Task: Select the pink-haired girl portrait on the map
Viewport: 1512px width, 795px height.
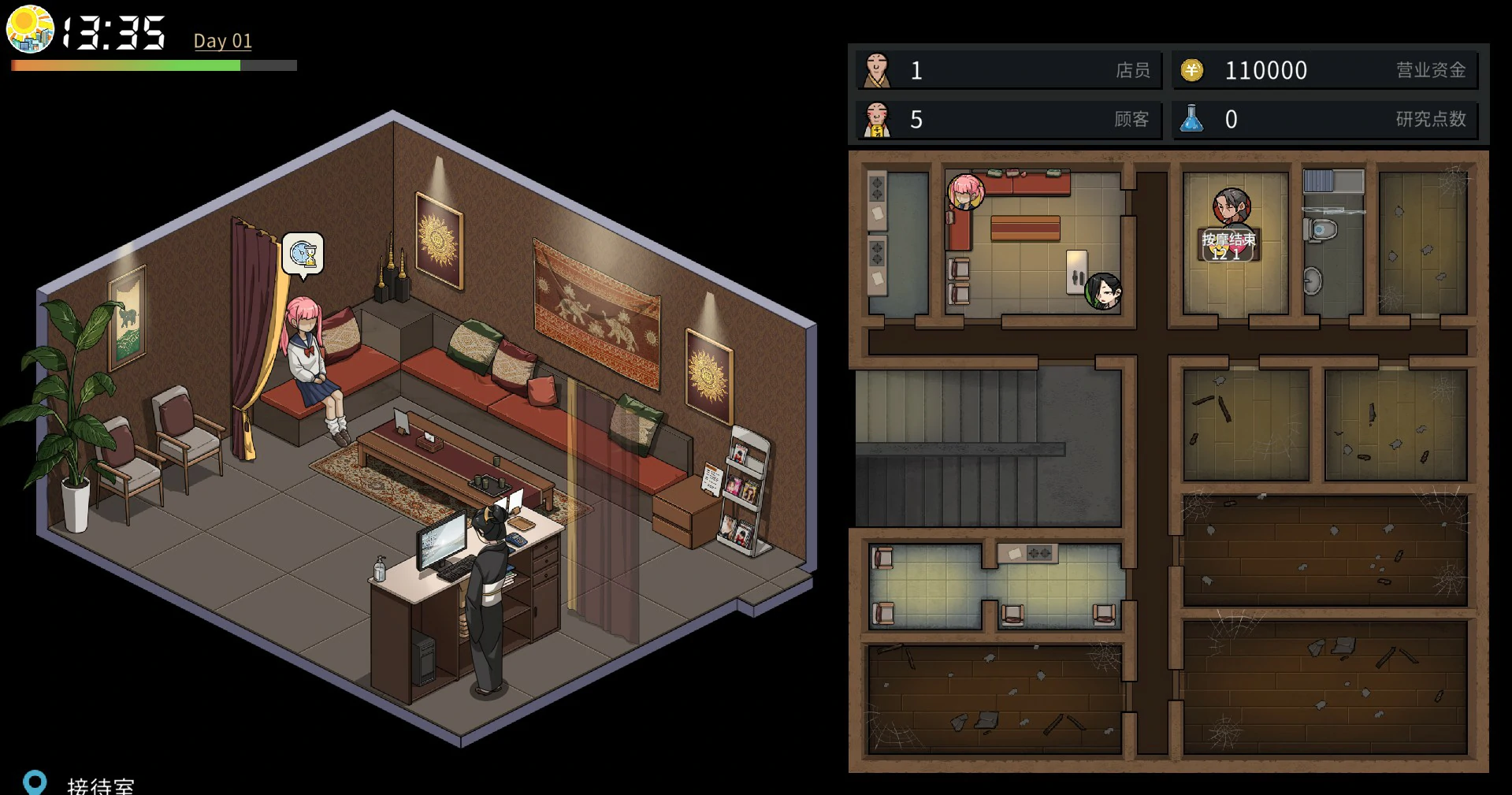Action: (x=965, y=191)
